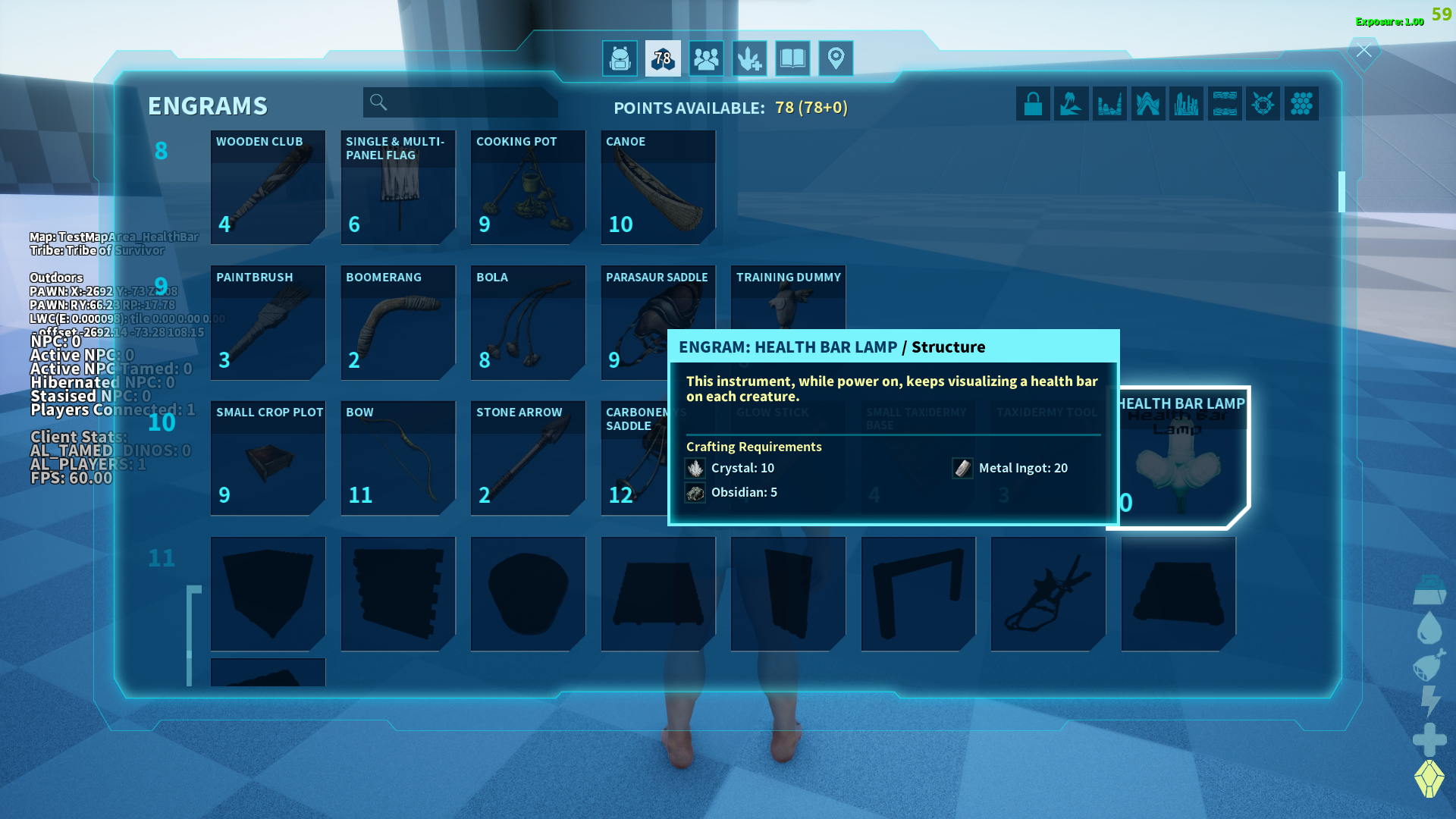Switch to the map pin tab

[836, 58]
